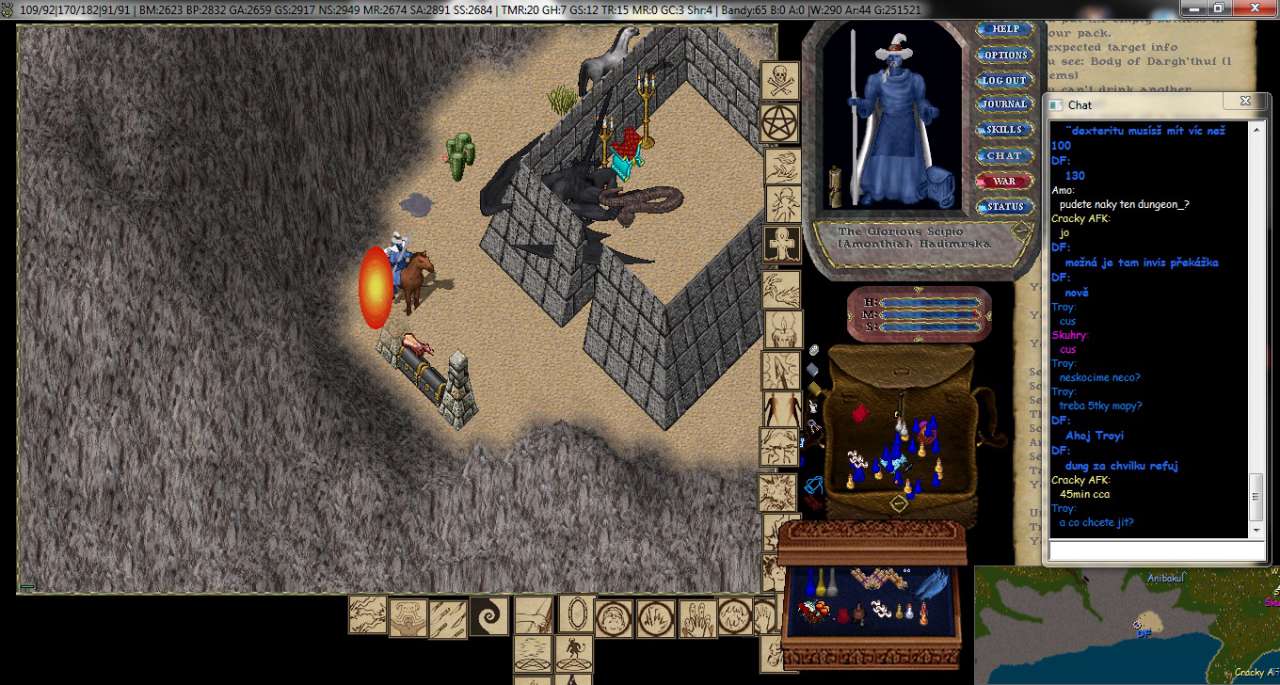Close the Chat window
The height and width of the screenshot is (685, 1280).
click(x=1245, y=102)
